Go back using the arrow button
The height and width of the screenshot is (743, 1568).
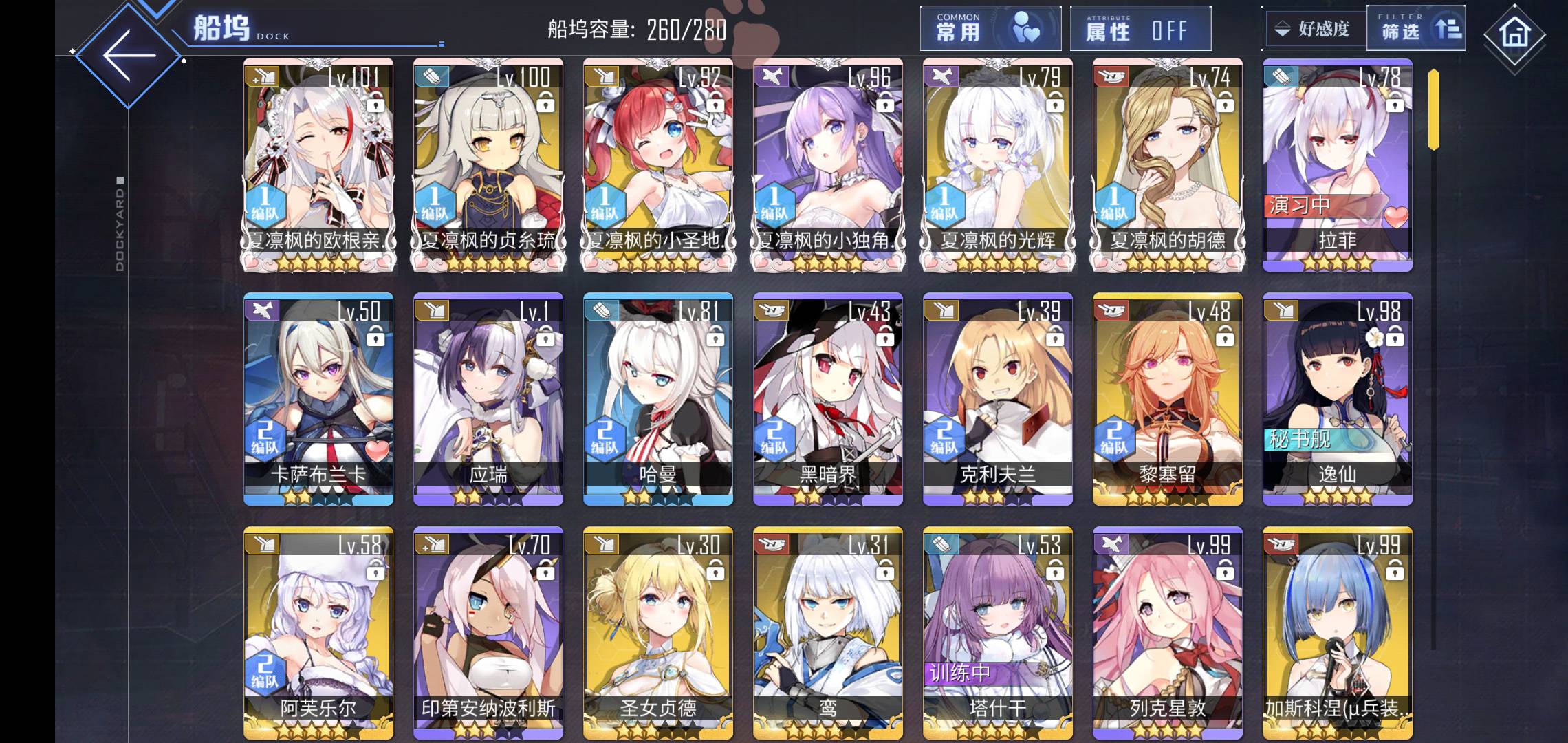[129, 56]
